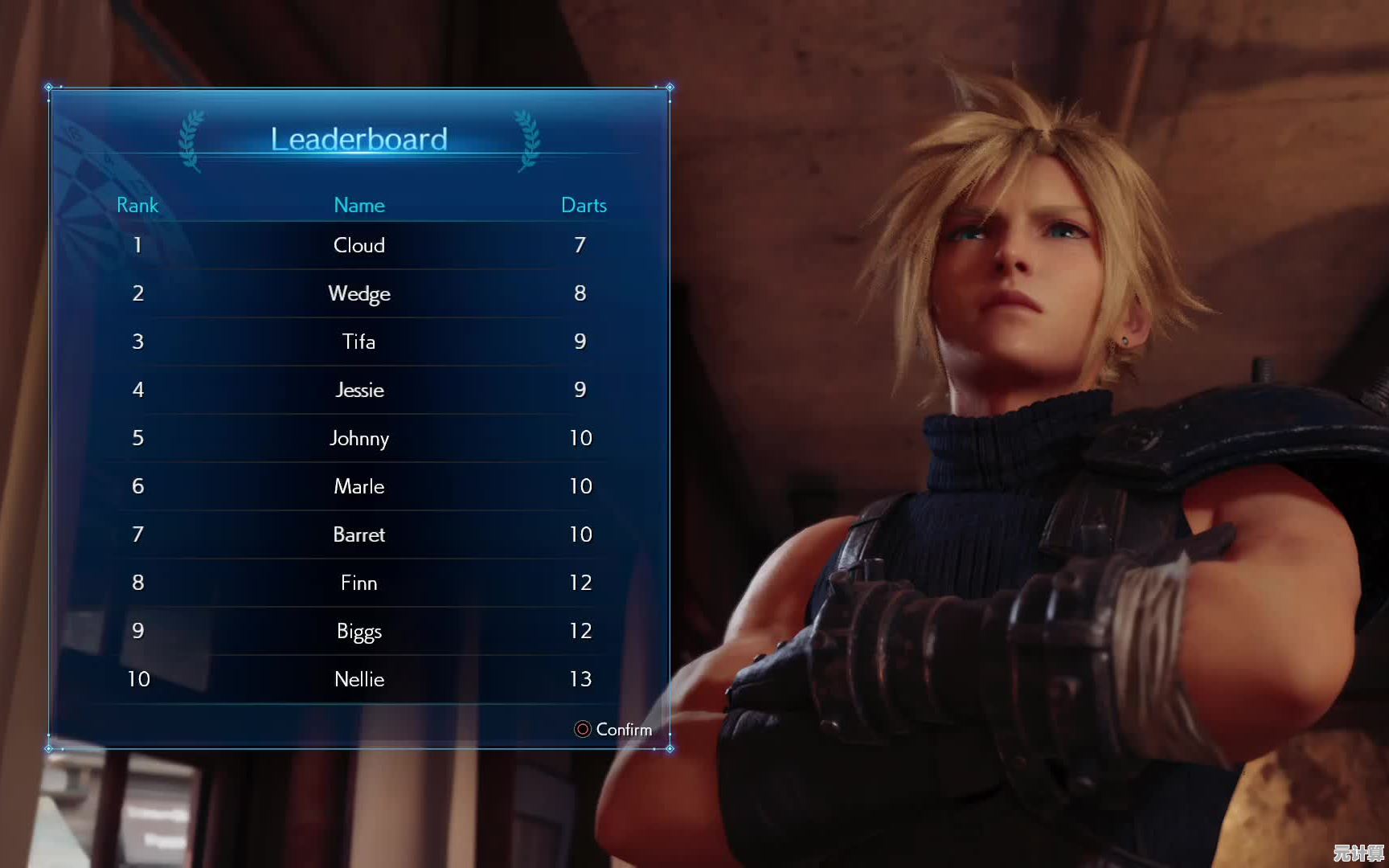The height and width of the screenshot is (868, 1389).
Task: Select the Jessie entry
Action: [x=359, y=390]
